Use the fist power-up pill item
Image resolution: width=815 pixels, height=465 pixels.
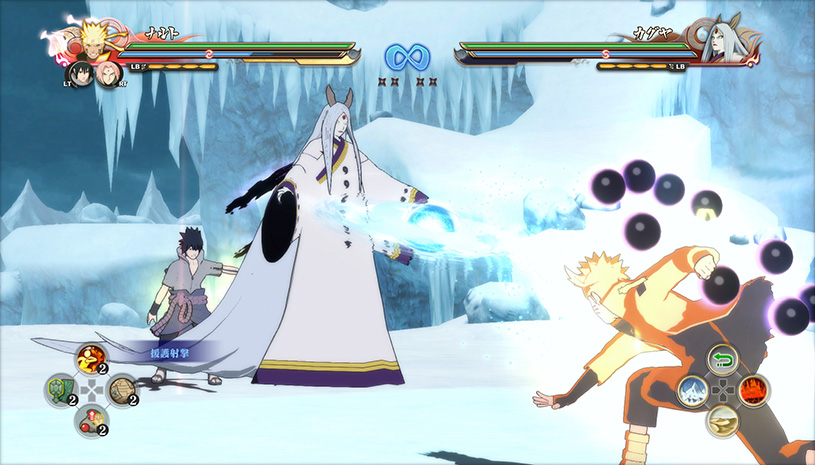(x=91, y=419)
